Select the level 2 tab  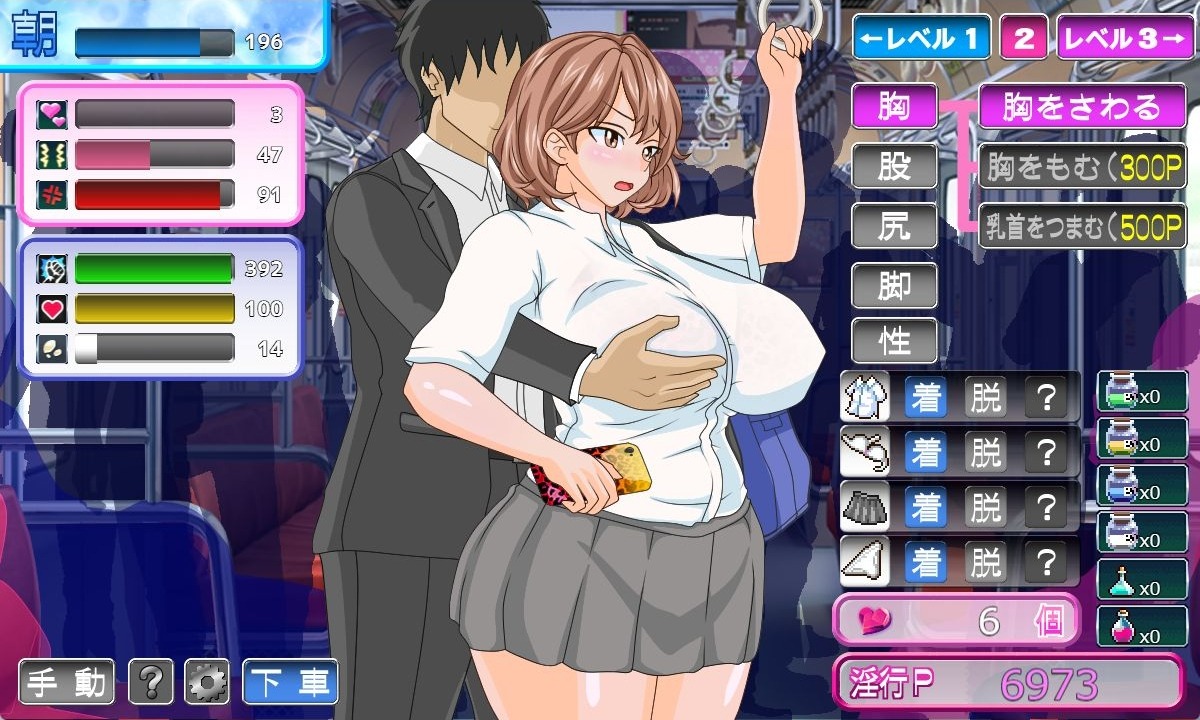(1023, 38)
